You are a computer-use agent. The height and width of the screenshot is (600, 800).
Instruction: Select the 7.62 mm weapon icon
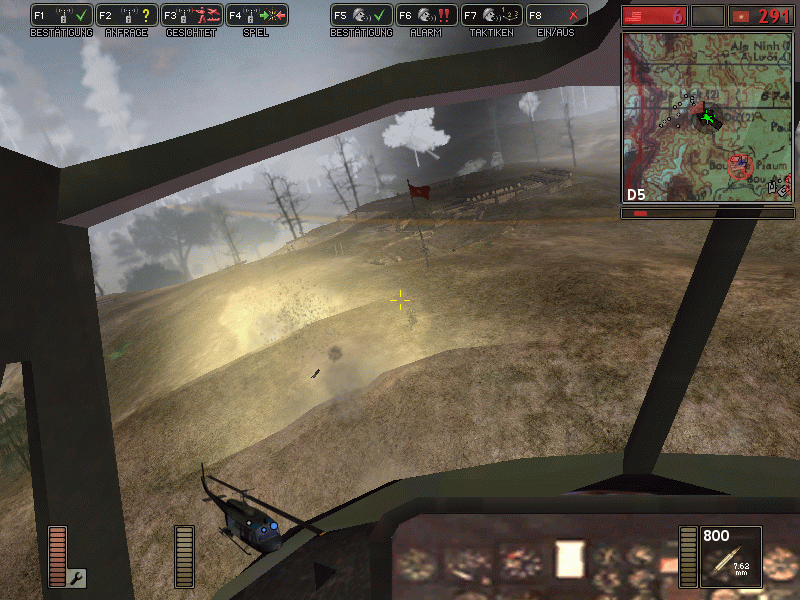[x=731, y=556]
